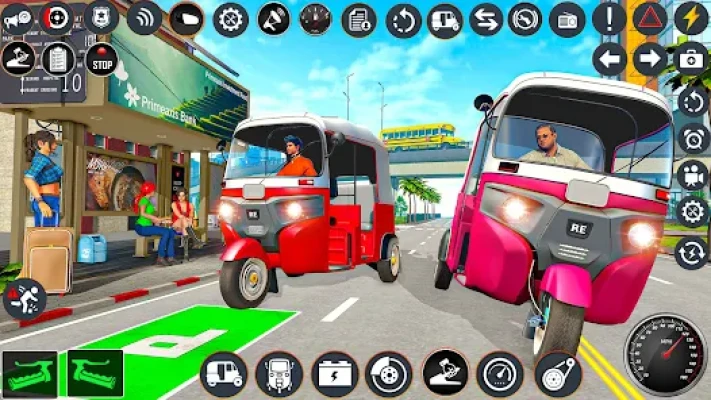The height and width of the screenshot is (400, 711).
Task: Open the gear settings icon
Action: pyautogui.click(x=231, y=19)
